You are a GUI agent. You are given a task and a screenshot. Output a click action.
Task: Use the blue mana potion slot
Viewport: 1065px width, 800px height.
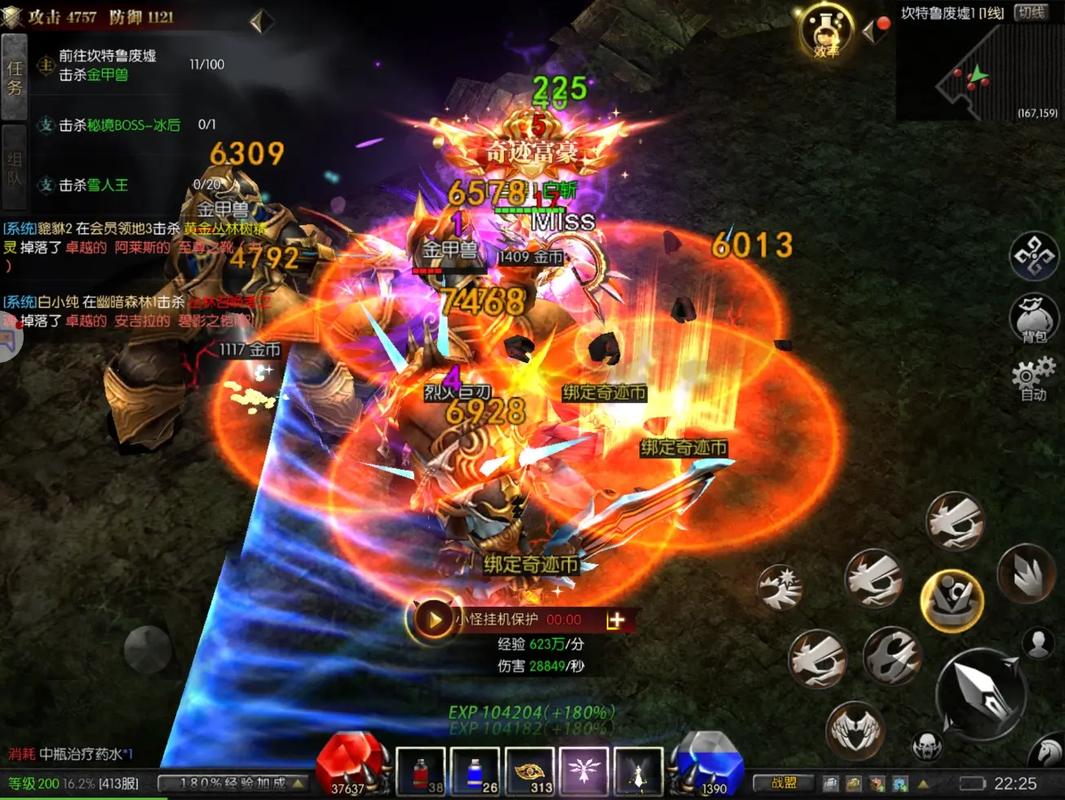coord(474,772)
